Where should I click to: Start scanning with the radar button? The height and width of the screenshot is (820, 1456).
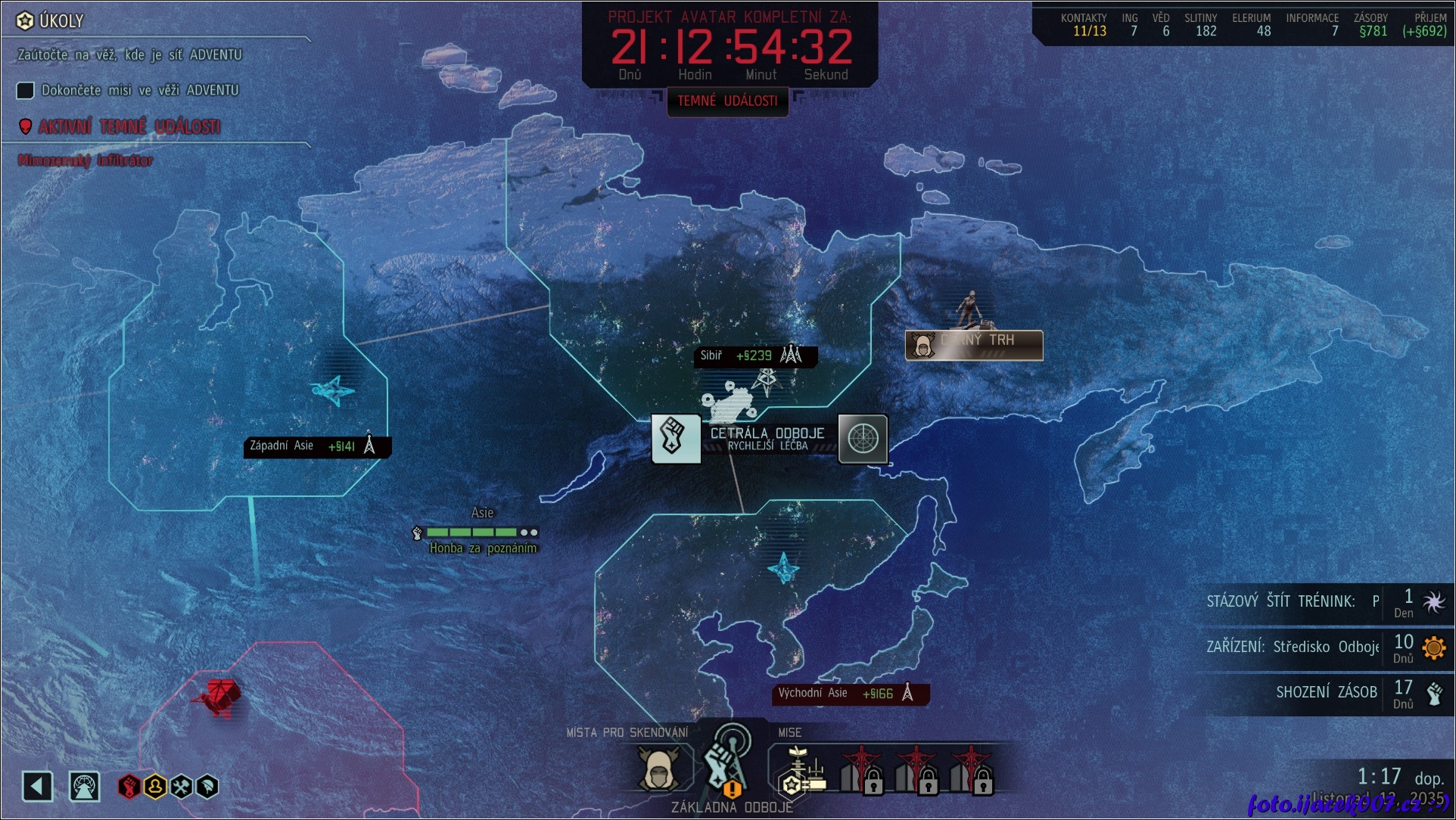(863, 439)
